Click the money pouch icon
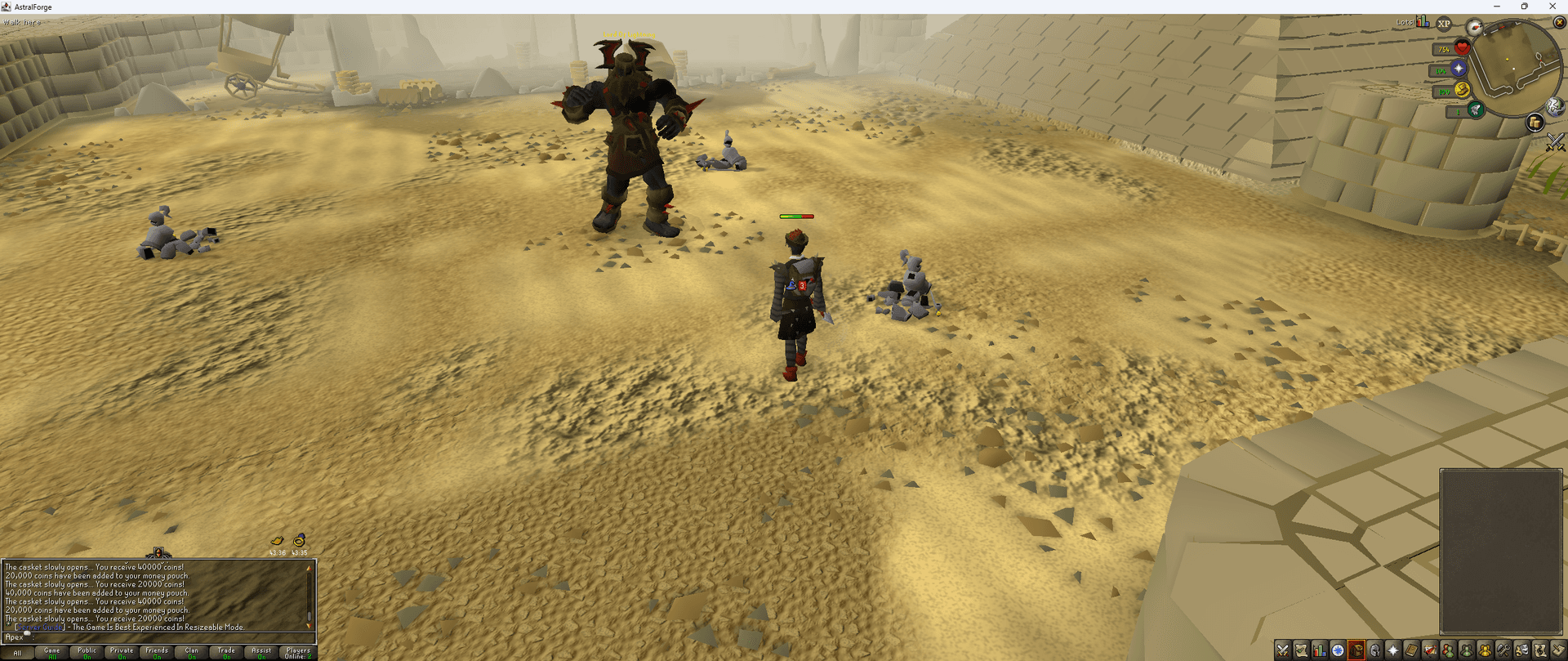 (1534, 123)
